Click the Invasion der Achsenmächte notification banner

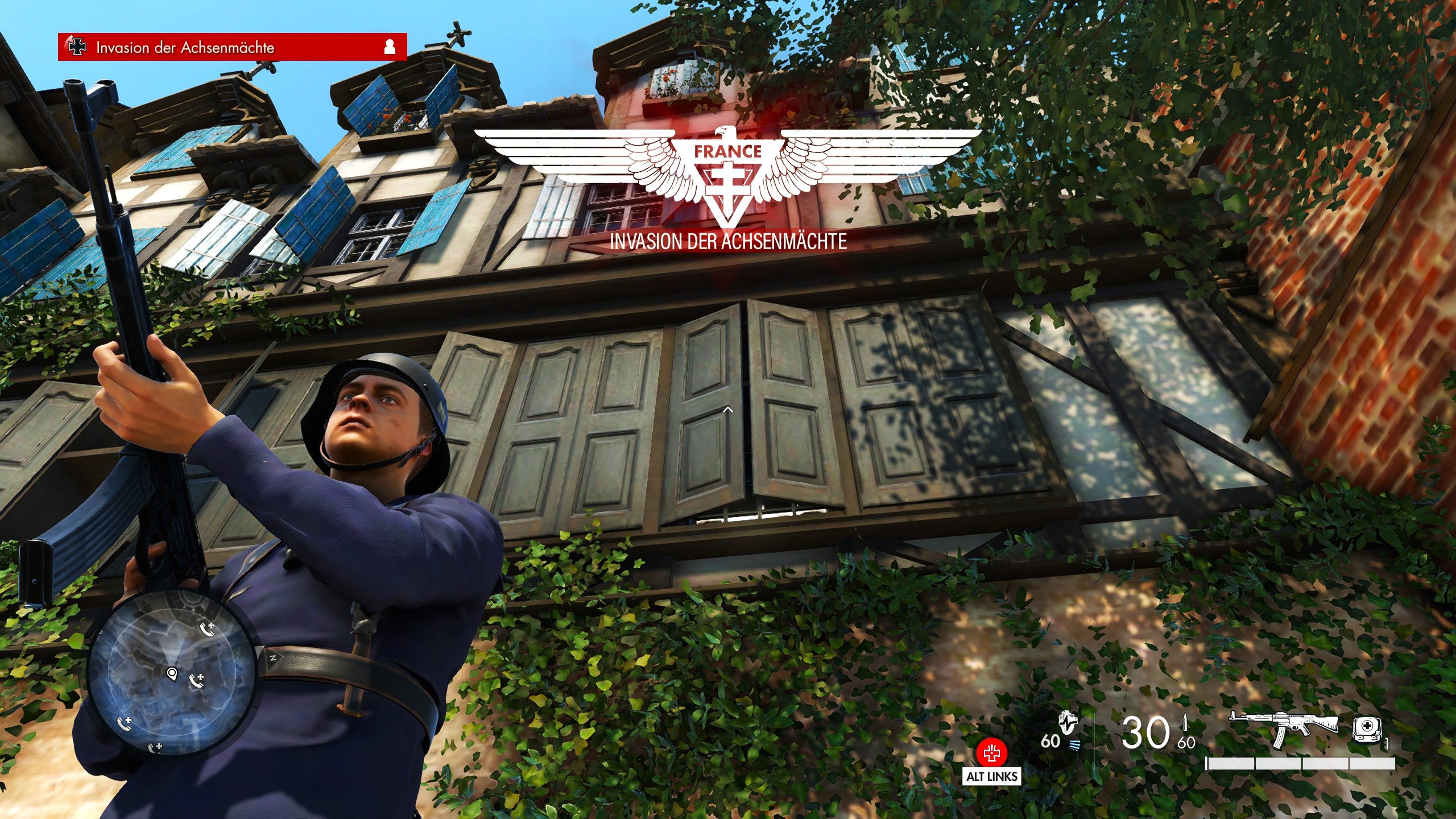[x=232, y=47]
